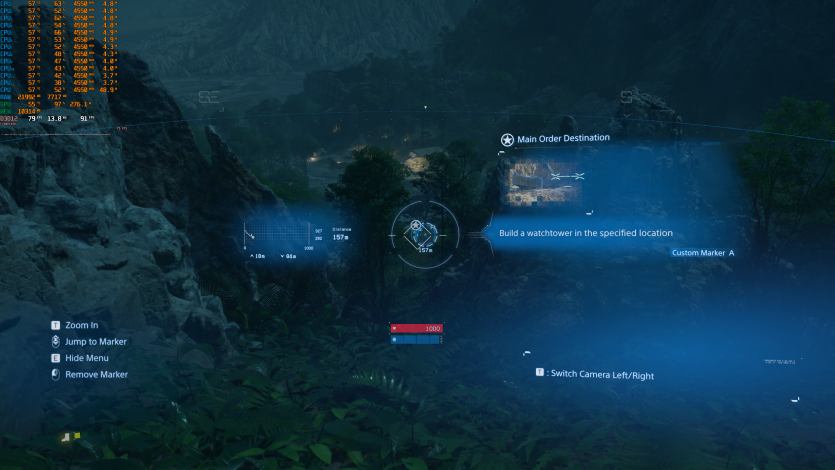Select the Custom Marker A label
835x470 pixels.
pyautogui.click(x=703, y=253)
